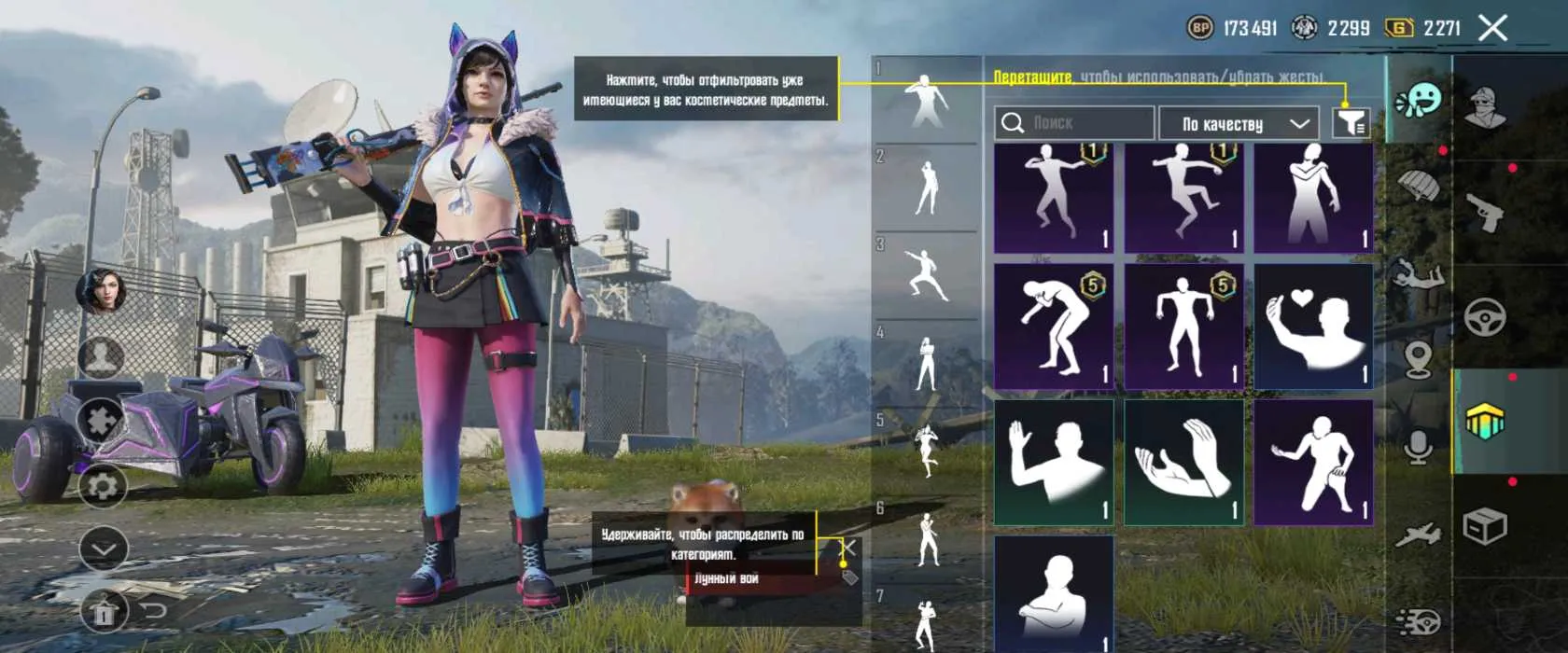1568x653 pixels.
Task: Open the box crate category
Action: tap(1484, 527)
